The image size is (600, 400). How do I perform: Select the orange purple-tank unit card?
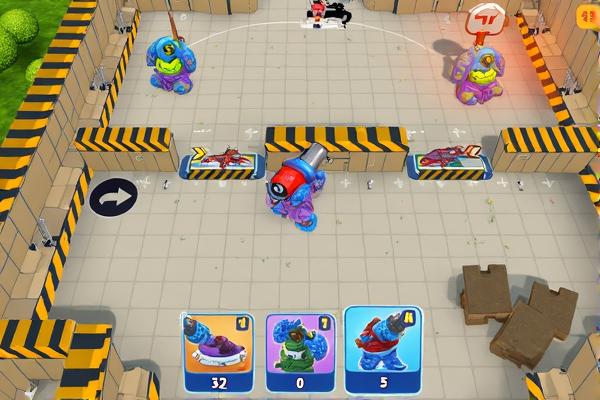point(219,350)
